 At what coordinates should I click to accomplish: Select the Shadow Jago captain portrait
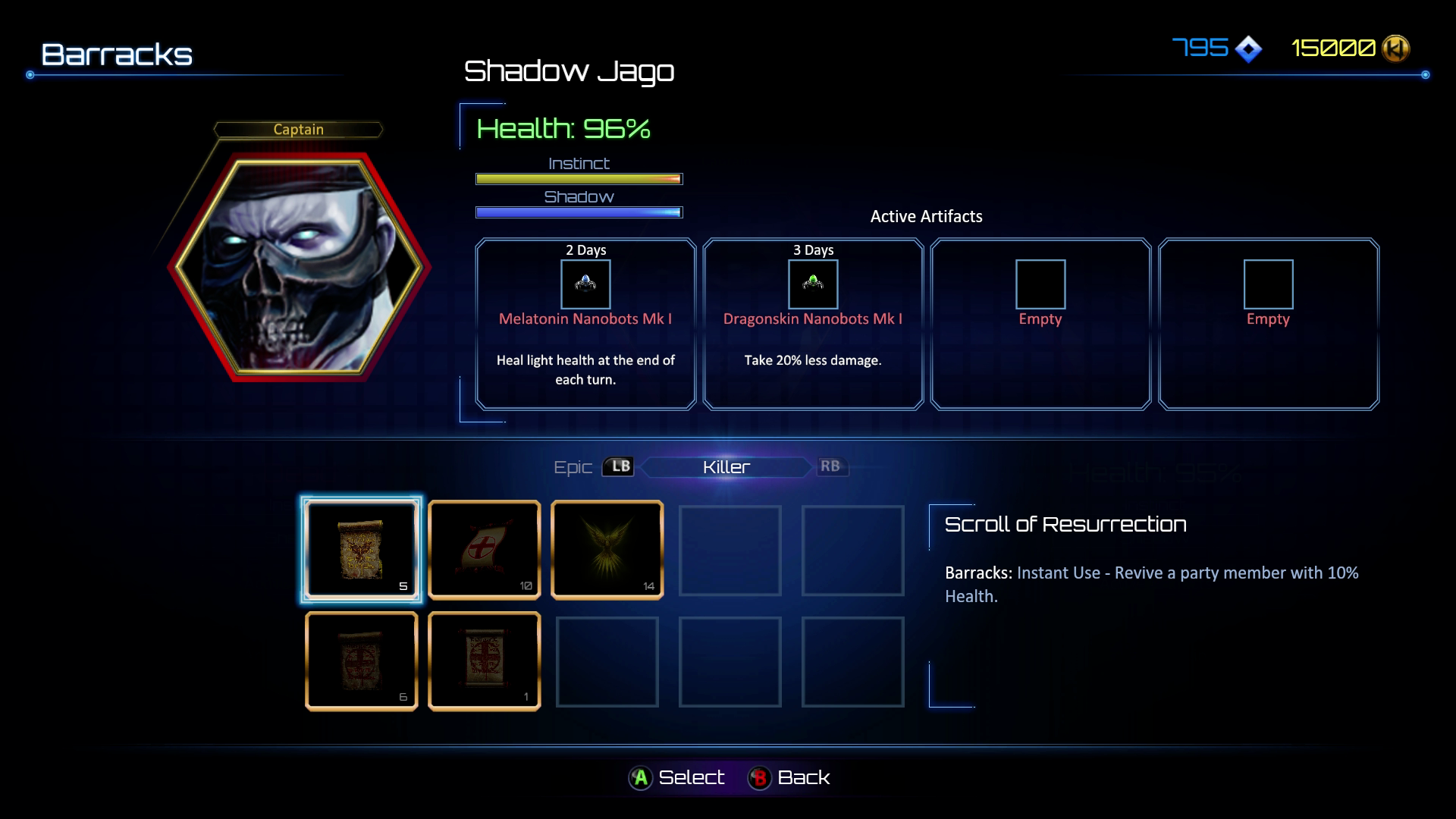(x=299, y=267)
